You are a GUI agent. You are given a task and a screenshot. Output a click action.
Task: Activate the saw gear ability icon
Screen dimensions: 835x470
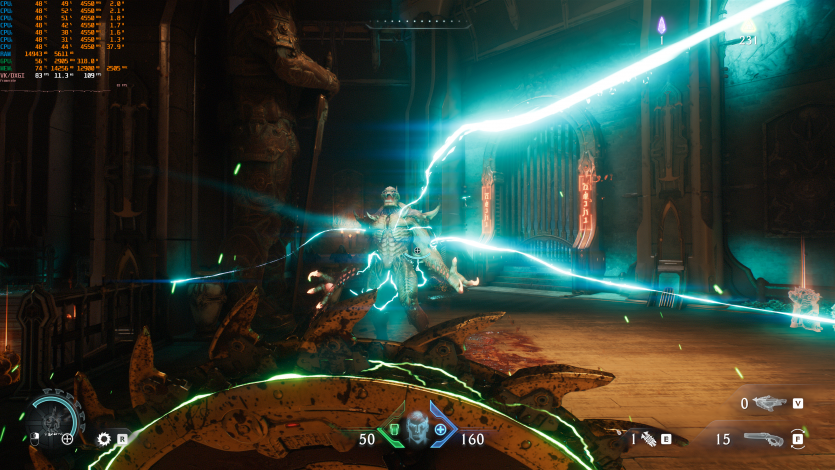pos(104,438)
